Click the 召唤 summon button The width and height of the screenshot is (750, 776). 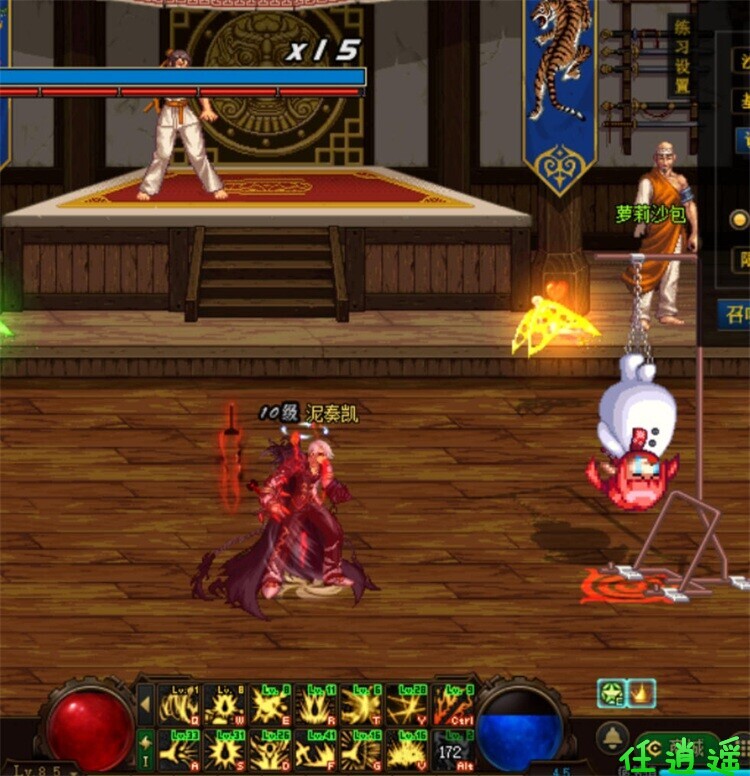[x=737, y=314]
